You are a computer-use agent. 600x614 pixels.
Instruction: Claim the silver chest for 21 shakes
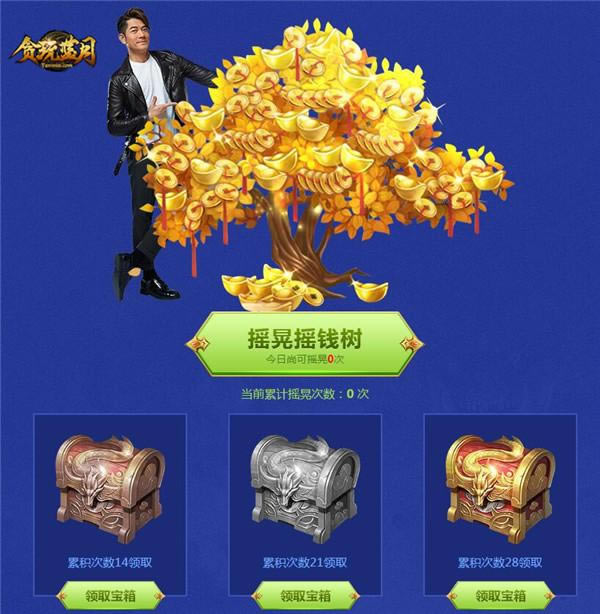[x=304, y=596]
